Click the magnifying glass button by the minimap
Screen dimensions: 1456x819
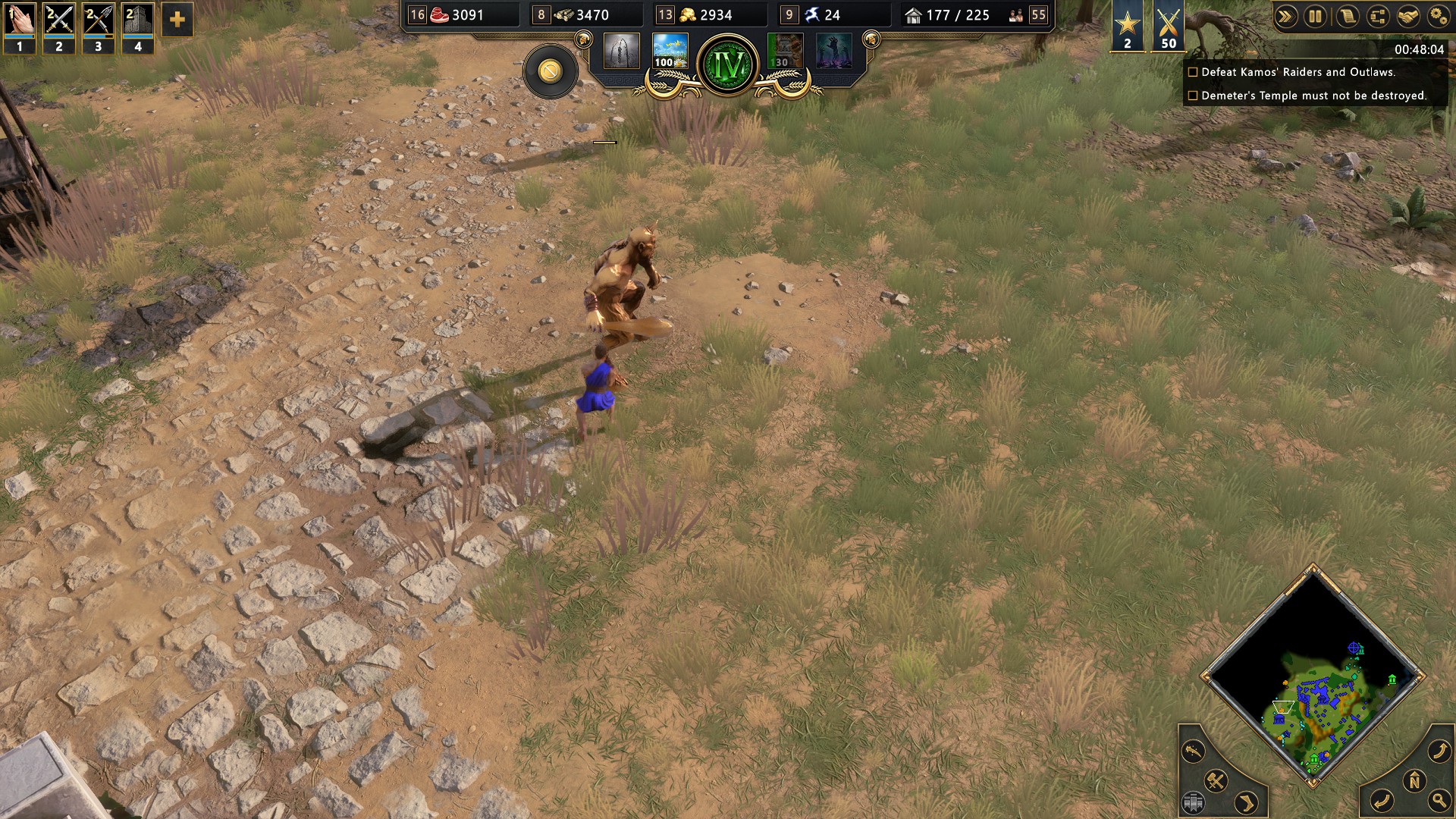[1439, 800]
